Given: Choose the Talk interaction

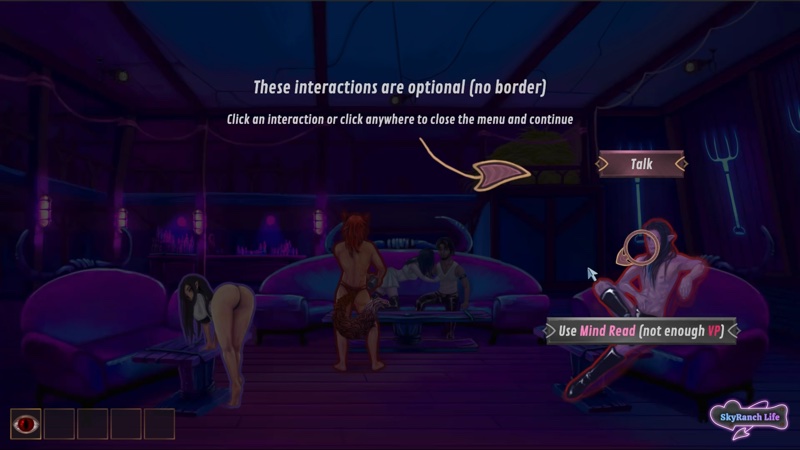Looking at the screenshot, I should 641,163.
